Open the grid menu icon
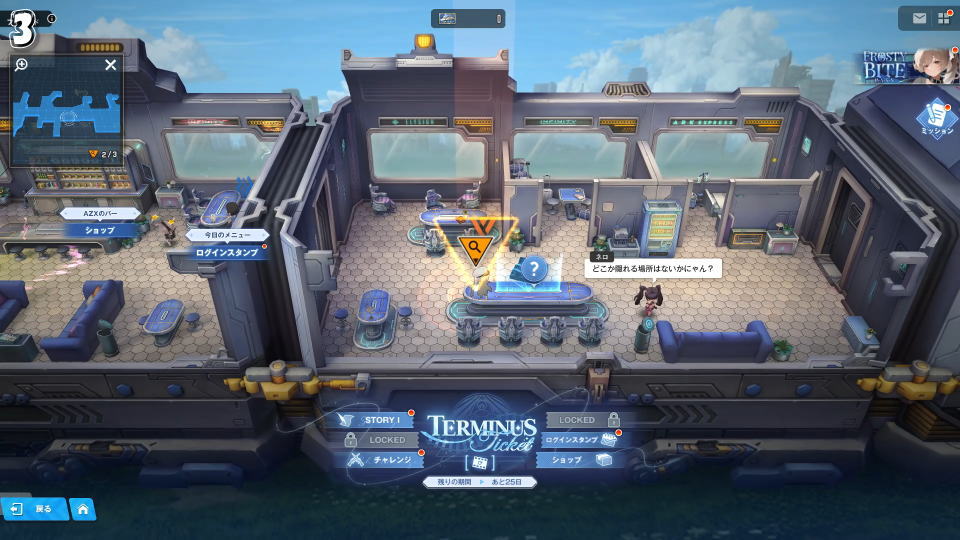 (943, 18)
